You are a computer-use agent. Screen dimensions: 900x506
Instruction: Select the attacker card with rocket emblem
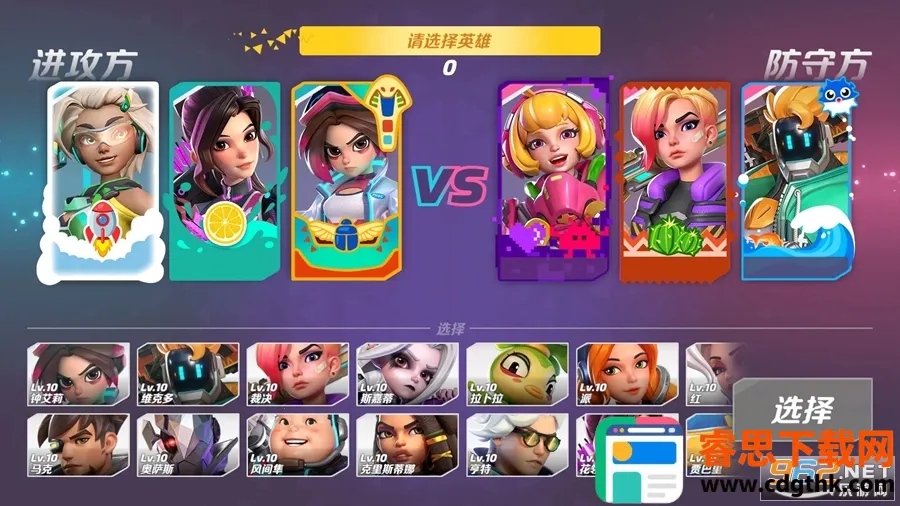(103, 178)
